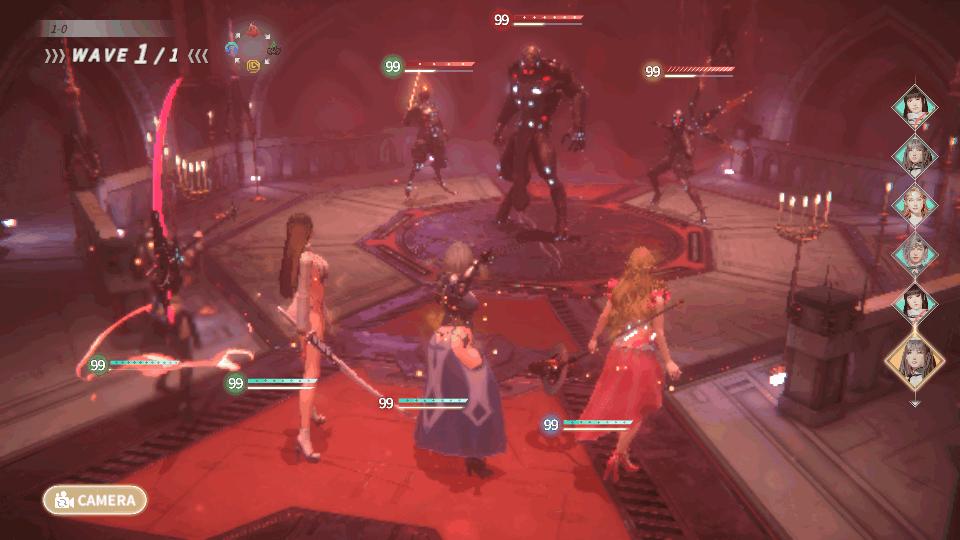Expand the turn order with the down arrow
Screen dimensions: 960x540
(x=914, y=403)
